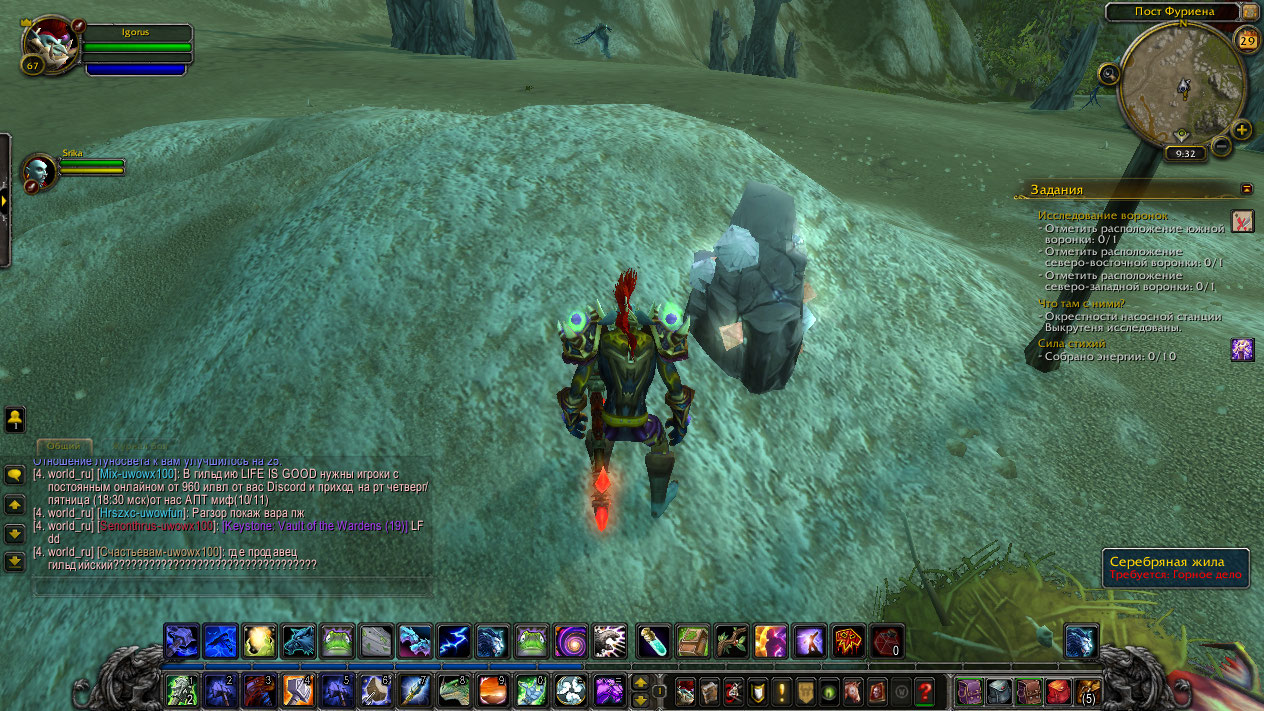The width and height of the screenshot is (1264, 711).
Task: Collapse the Задания quest tracker
Action: 1246,188
